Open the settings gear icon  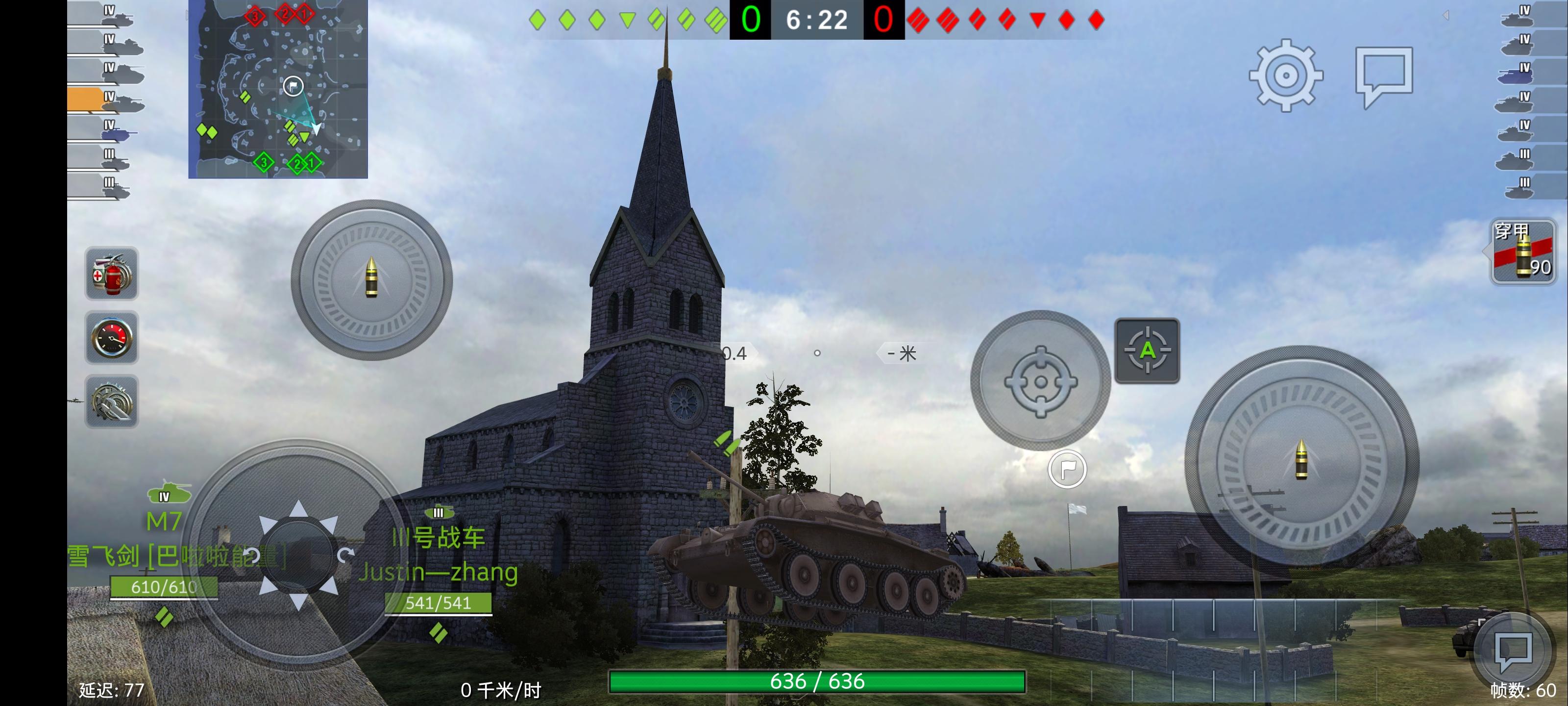tap(1286, 76)
